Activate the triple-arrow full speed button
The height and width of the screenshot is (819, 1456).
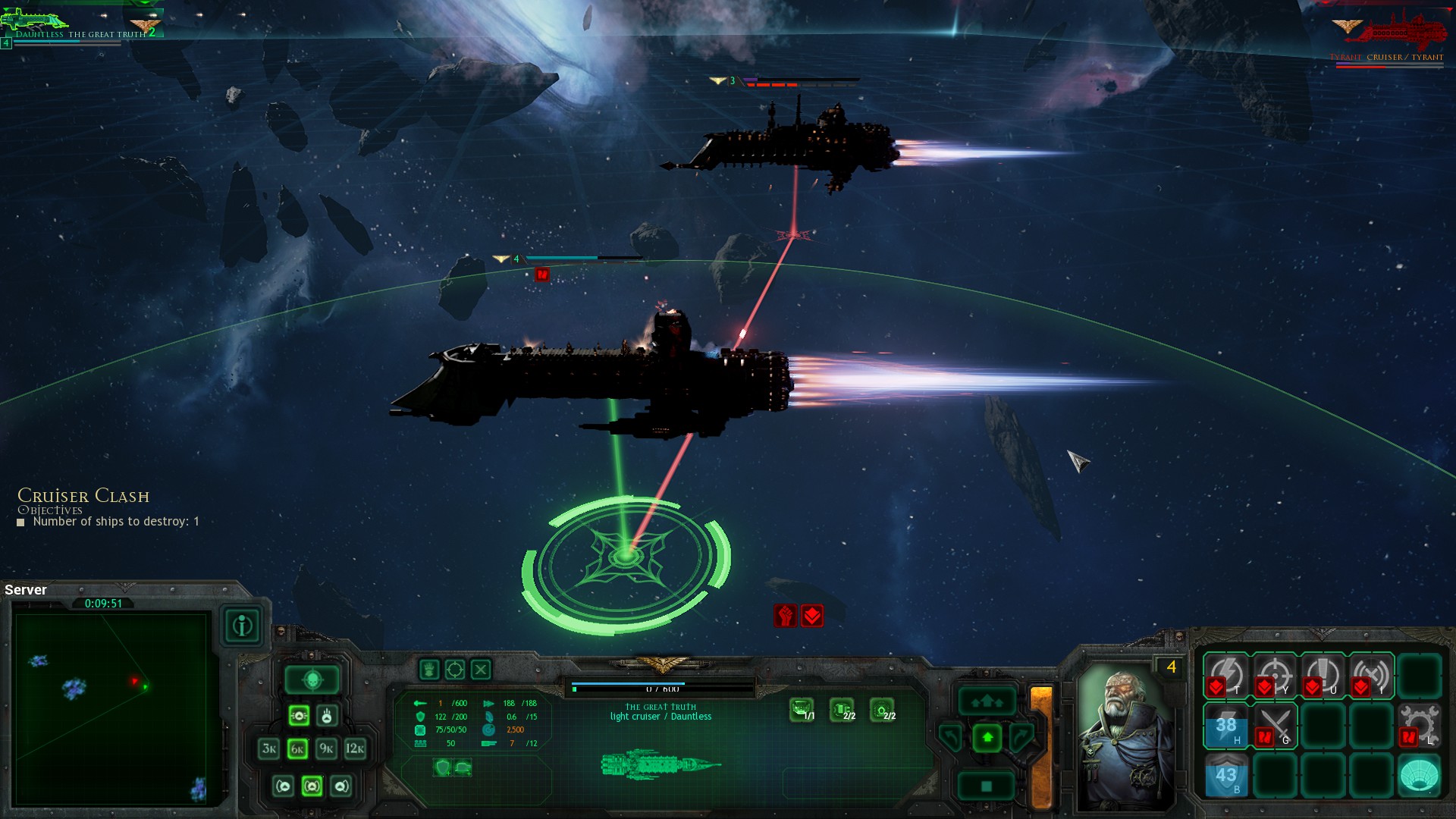[x=987, y=702]
